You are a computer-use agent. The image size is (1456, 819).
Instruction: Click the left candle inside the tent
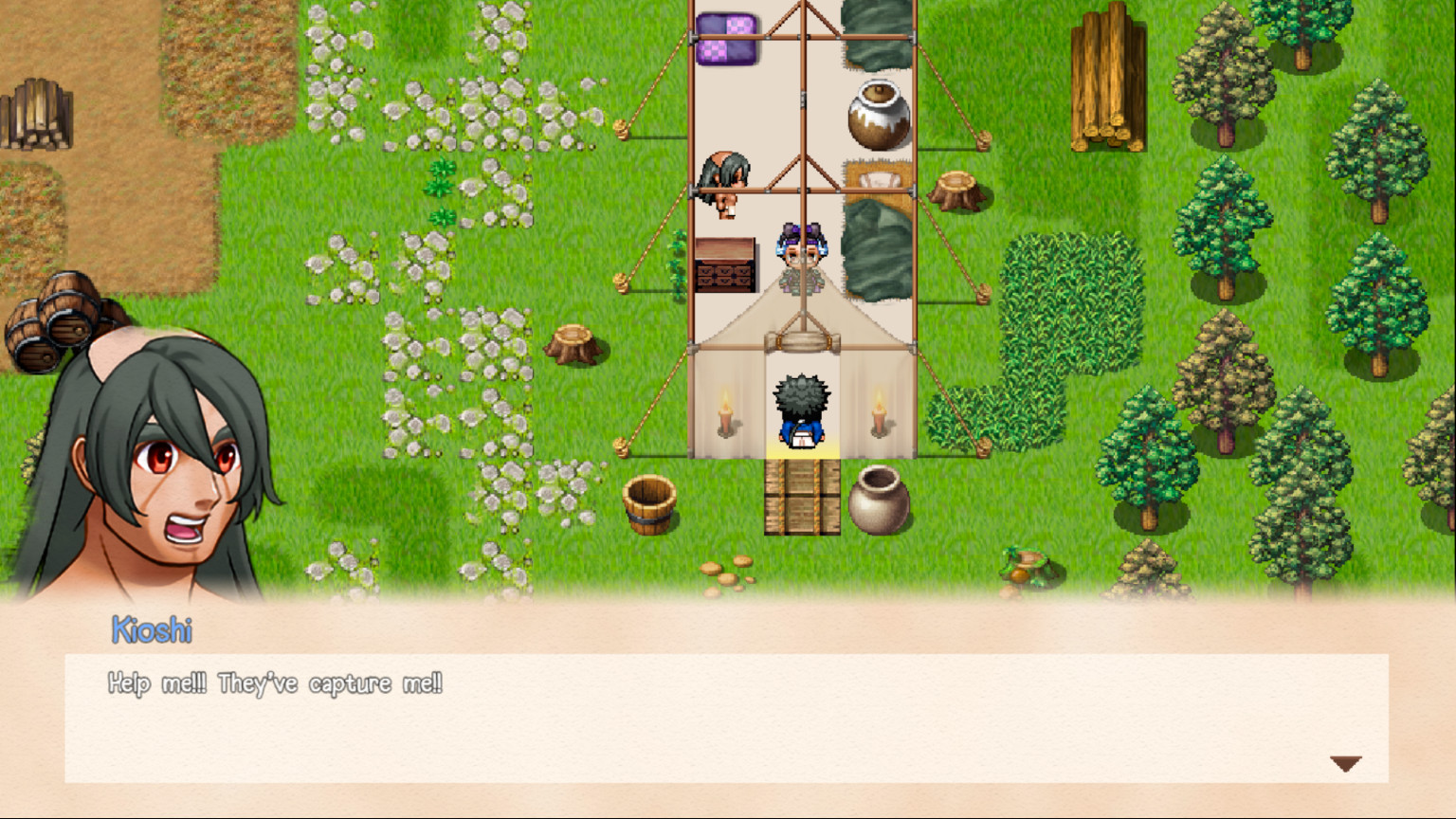pyautogui.click(x=722, y=414)
